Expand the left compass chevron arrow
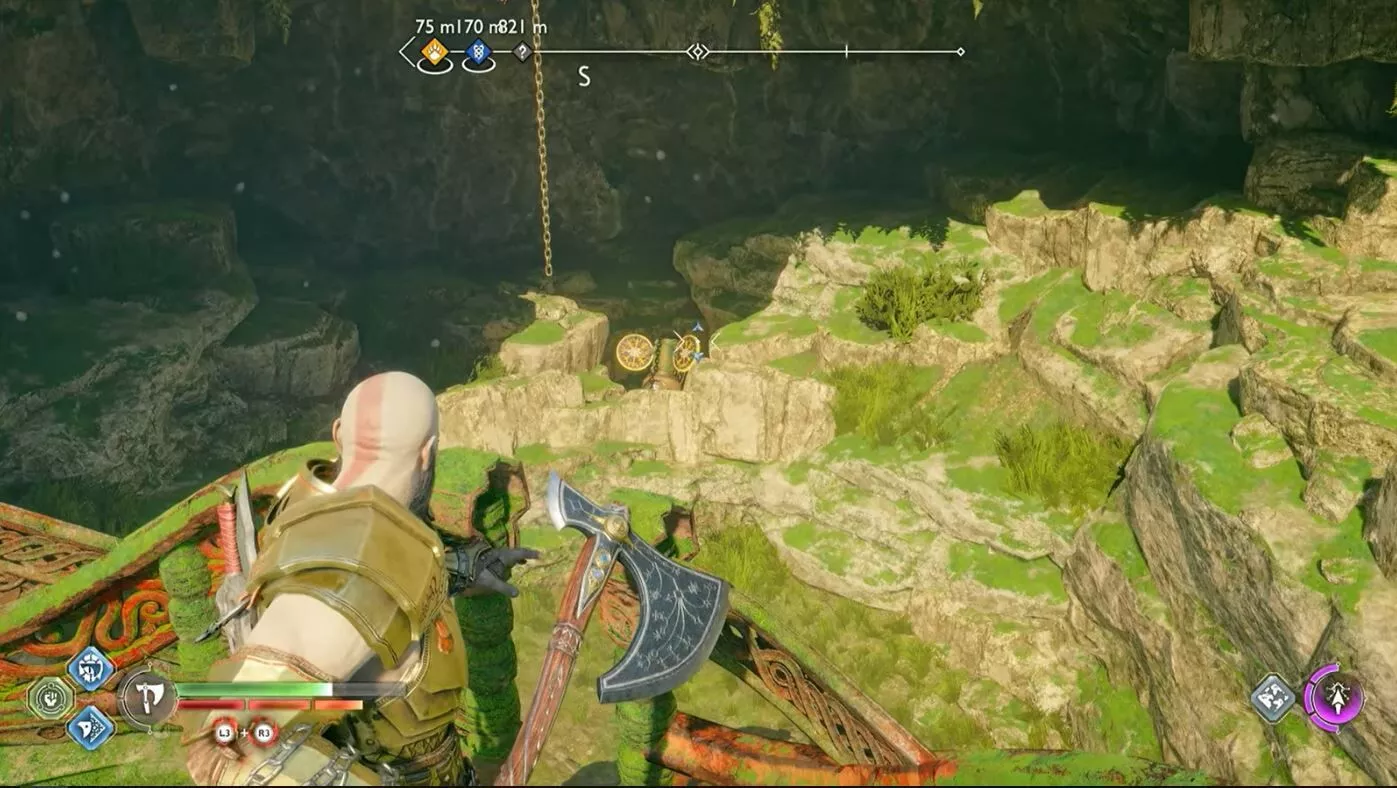The width and height of the screenshot is (1397, 788). coord(407,50)
